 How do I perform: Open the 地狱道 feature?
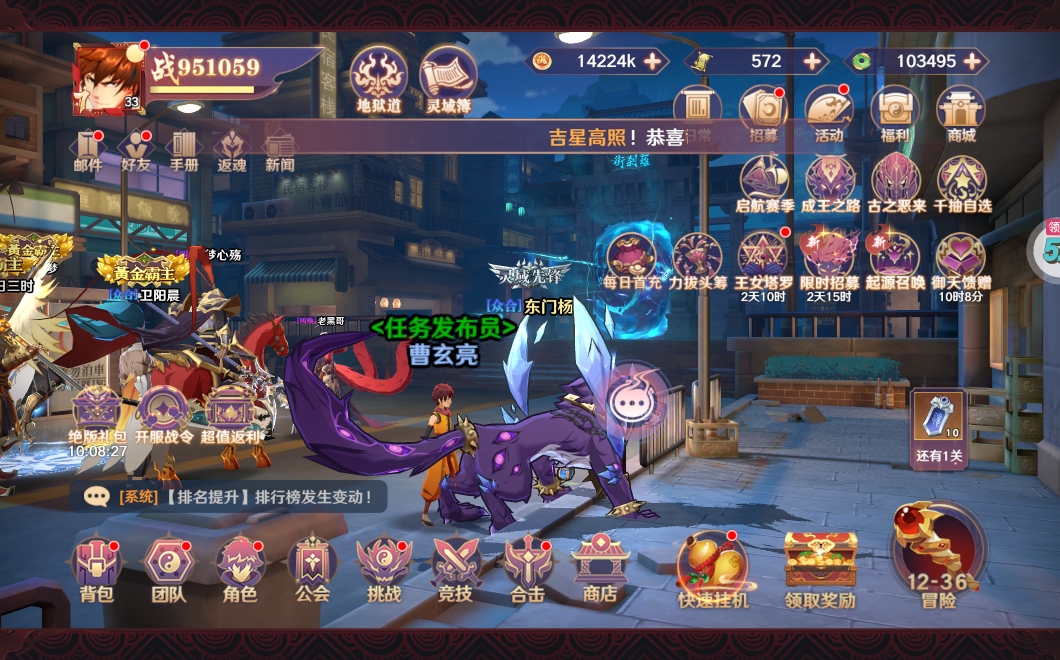coord(379,77)
